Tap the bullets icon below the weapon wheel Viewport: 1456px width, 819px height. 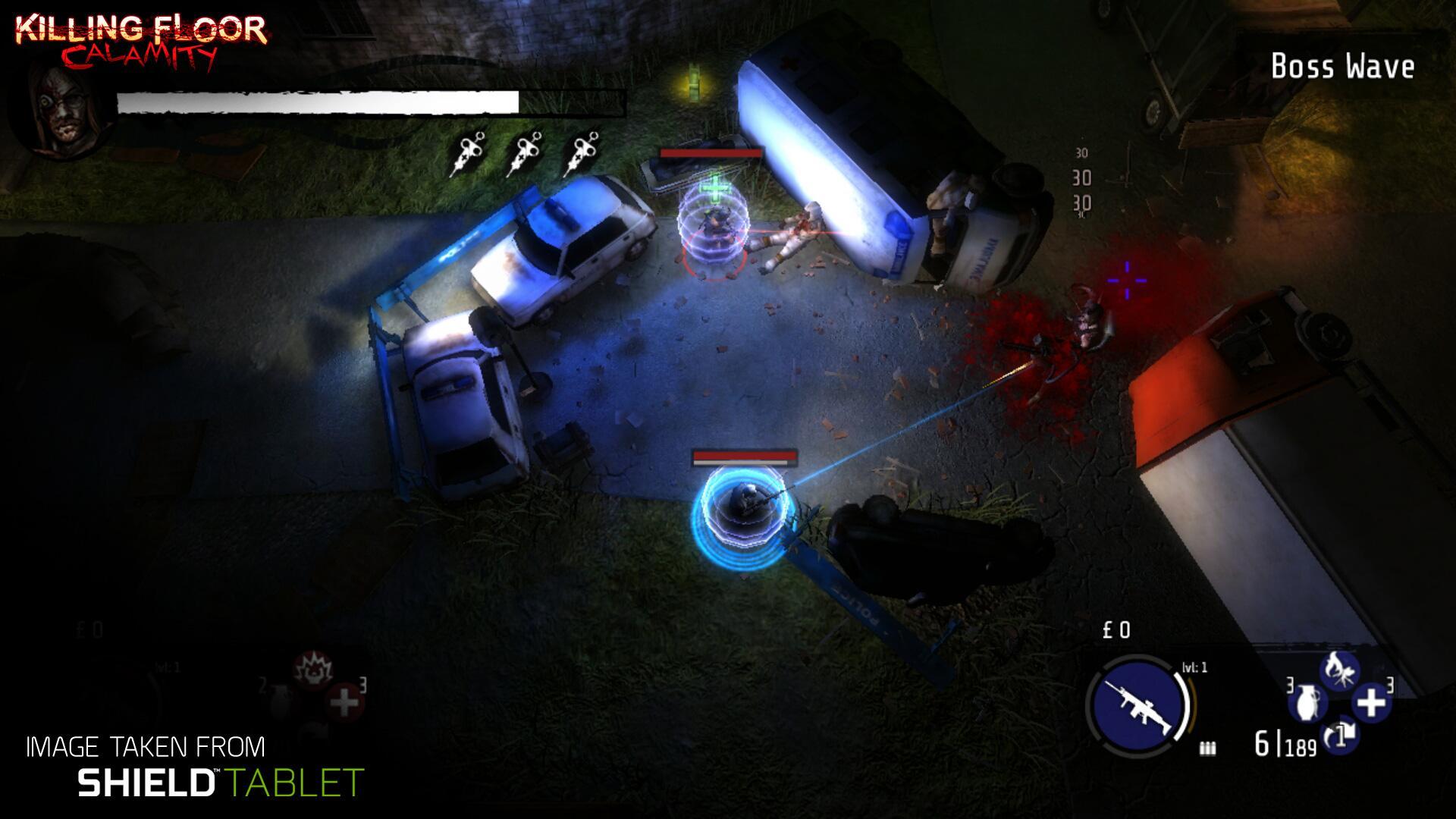coord(1207,749)
